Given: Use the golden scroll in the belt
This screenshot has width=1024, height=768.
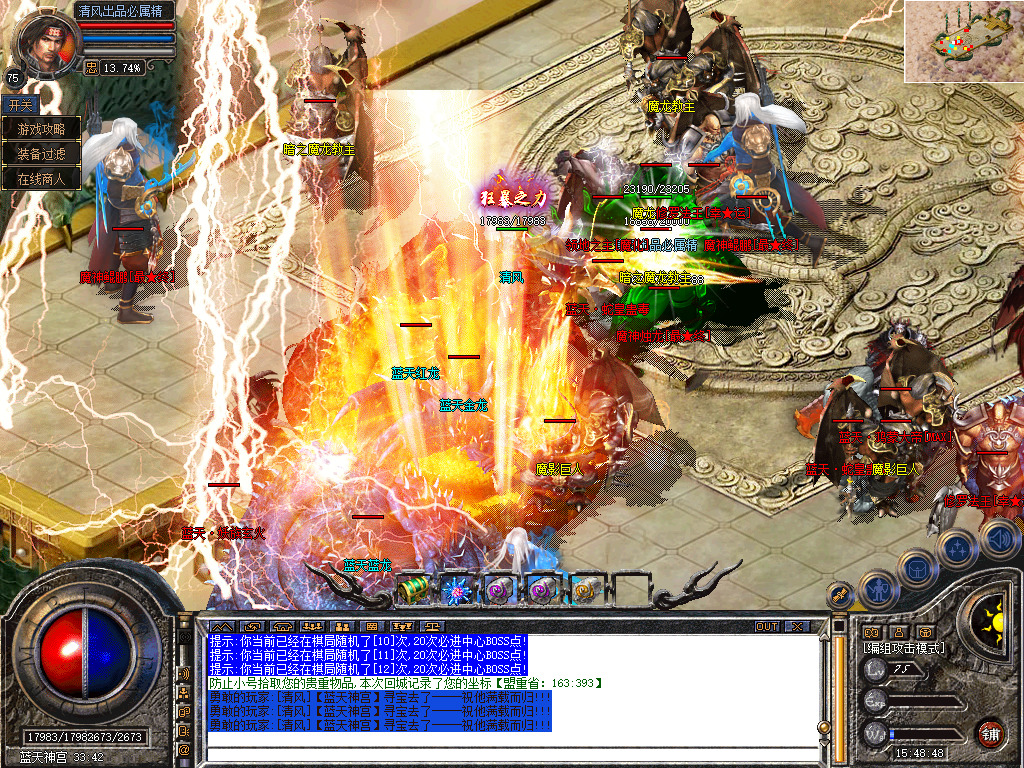Looking at the screenshot, I should pos(587,590).
